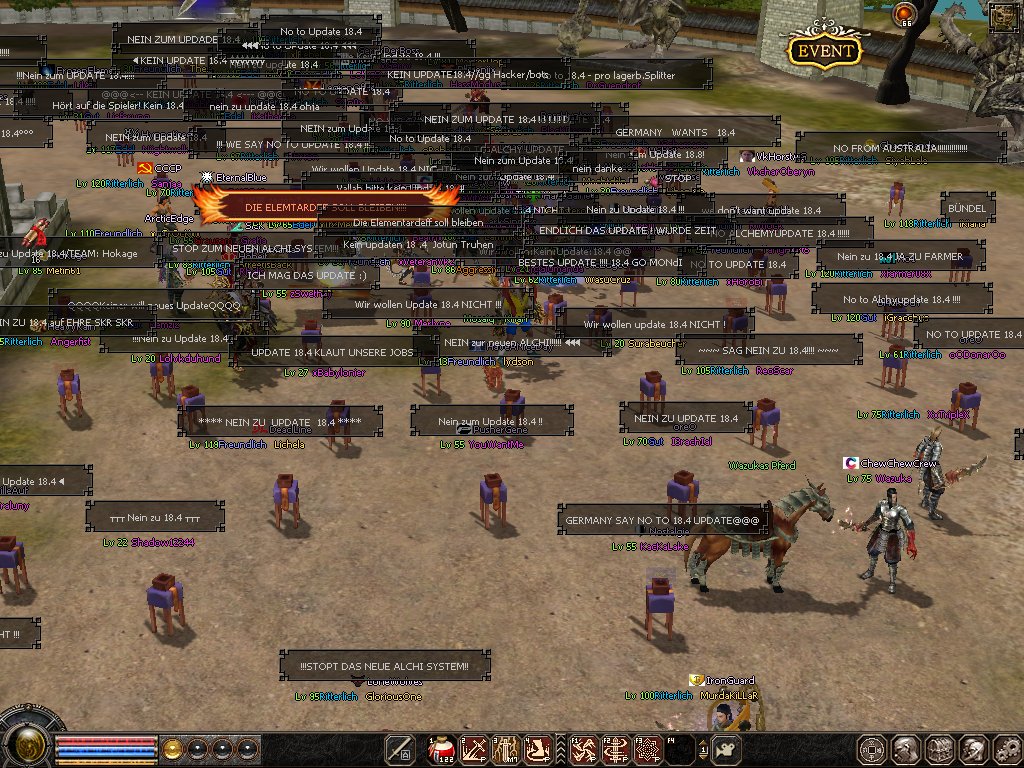Viewport: 1024px width, 768px height.
Task: Open the system options gear icon
Action: click(x=1005, y=749)
